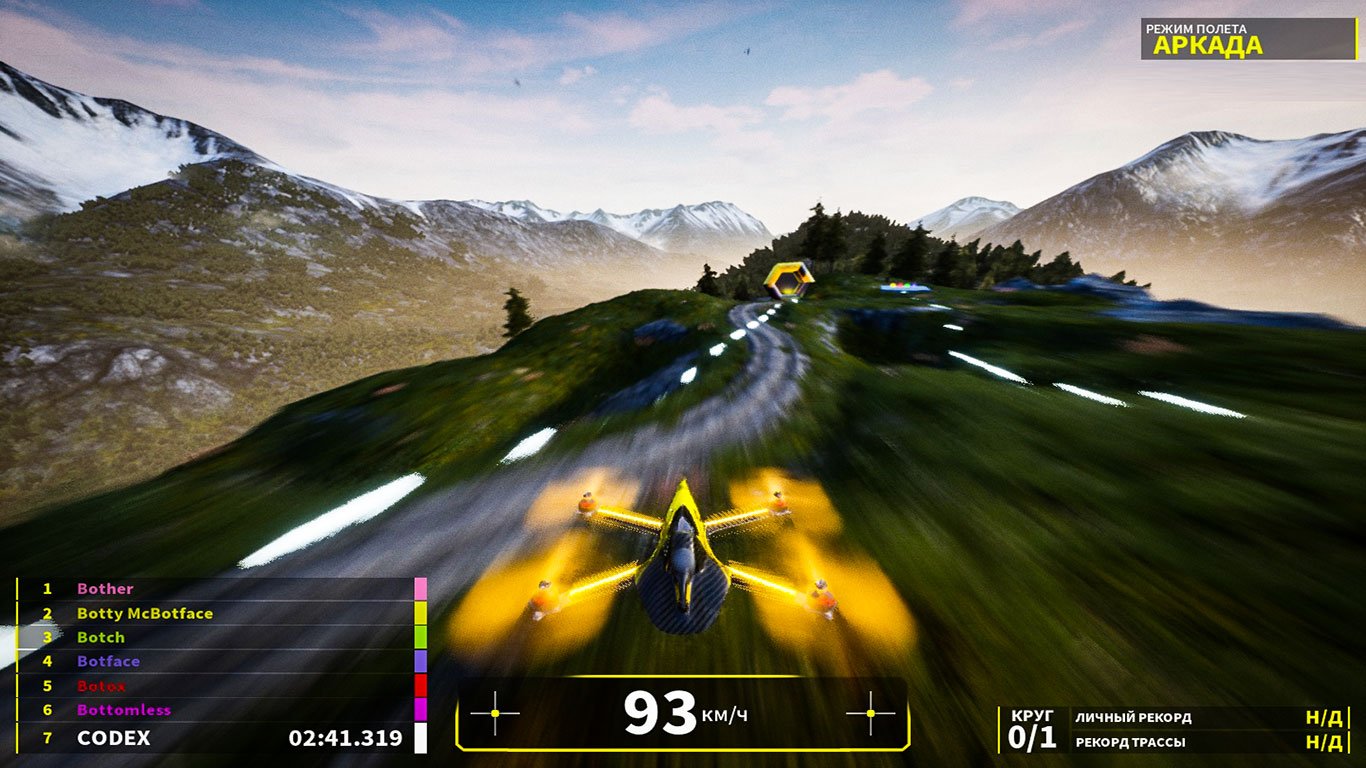Select the CODEX player row
This screenshot has width=1366, height=768.
[x=114, y=738]
